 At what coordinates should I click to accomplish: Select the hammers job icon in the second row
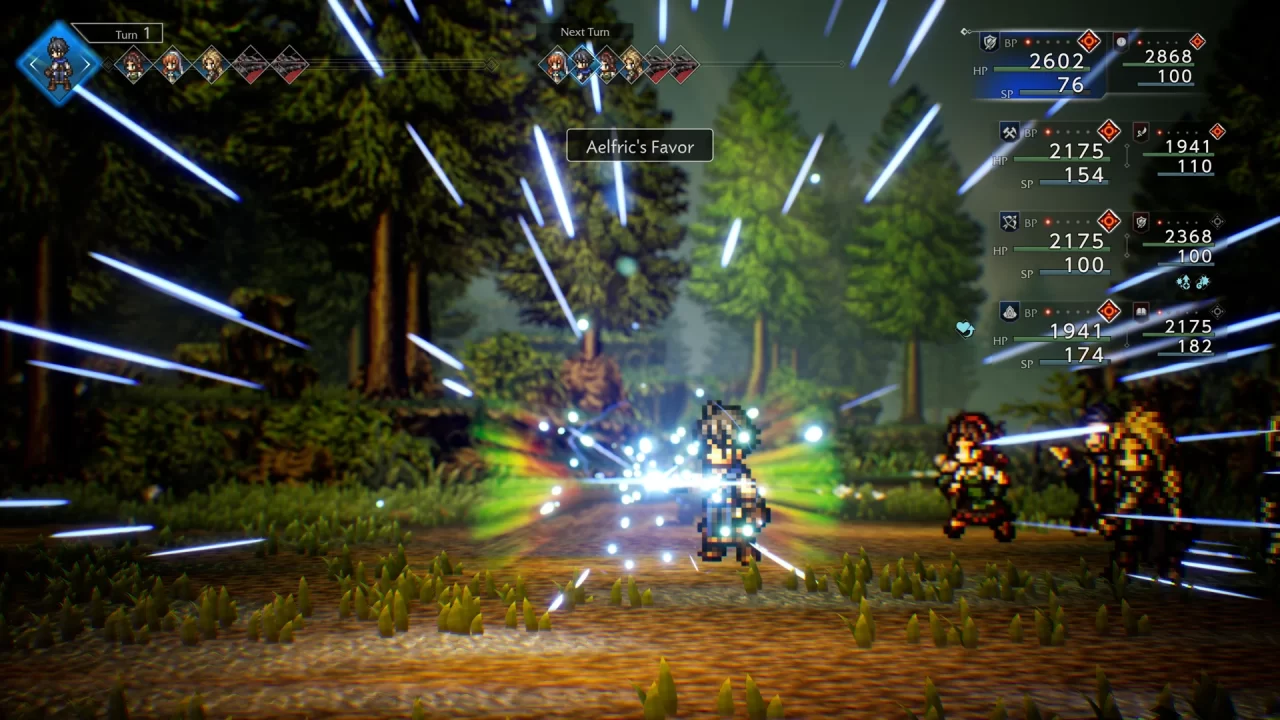[1009, 131]
